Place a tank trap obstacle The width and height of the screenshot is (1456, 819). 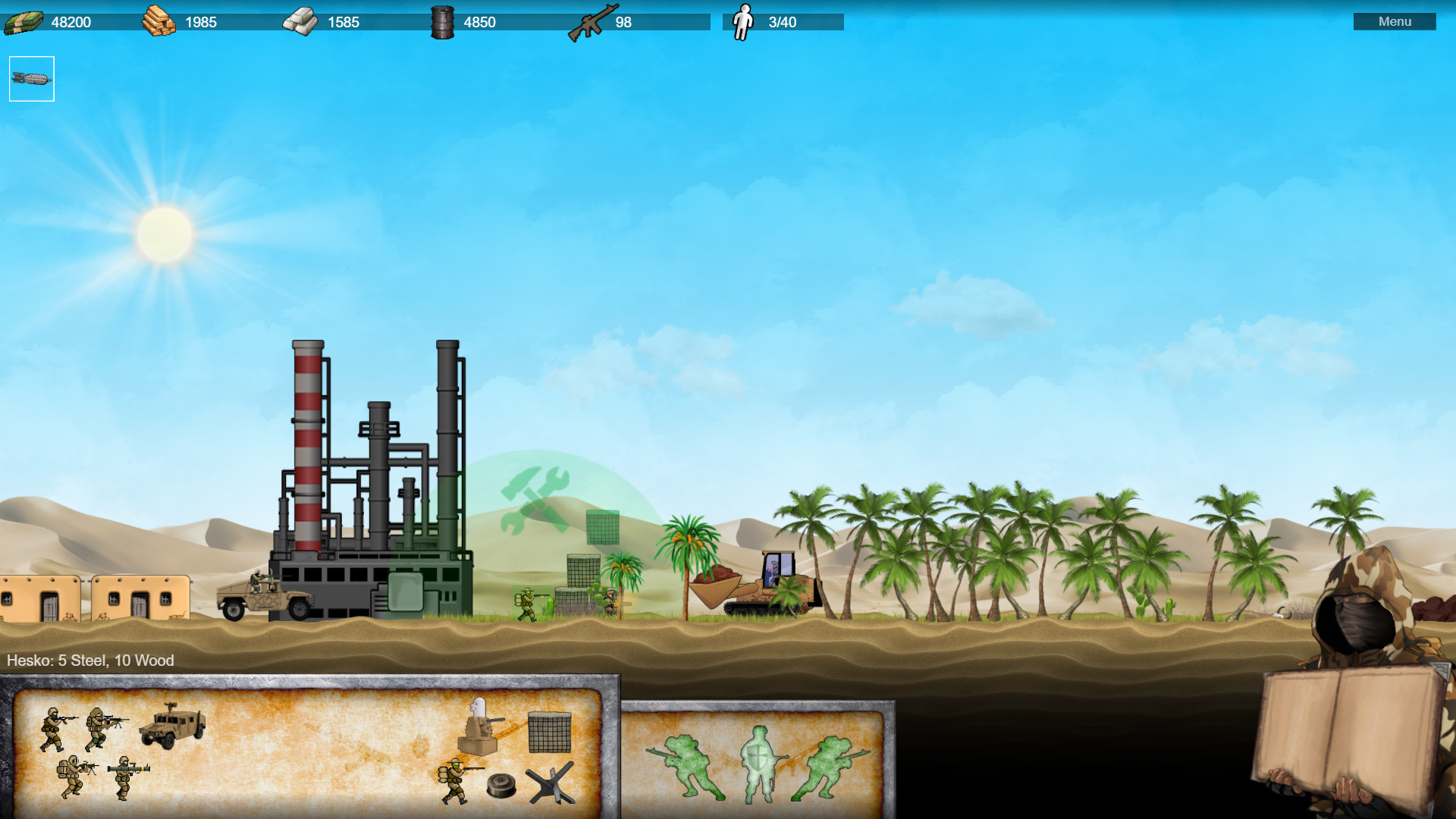tap(549, 783)
